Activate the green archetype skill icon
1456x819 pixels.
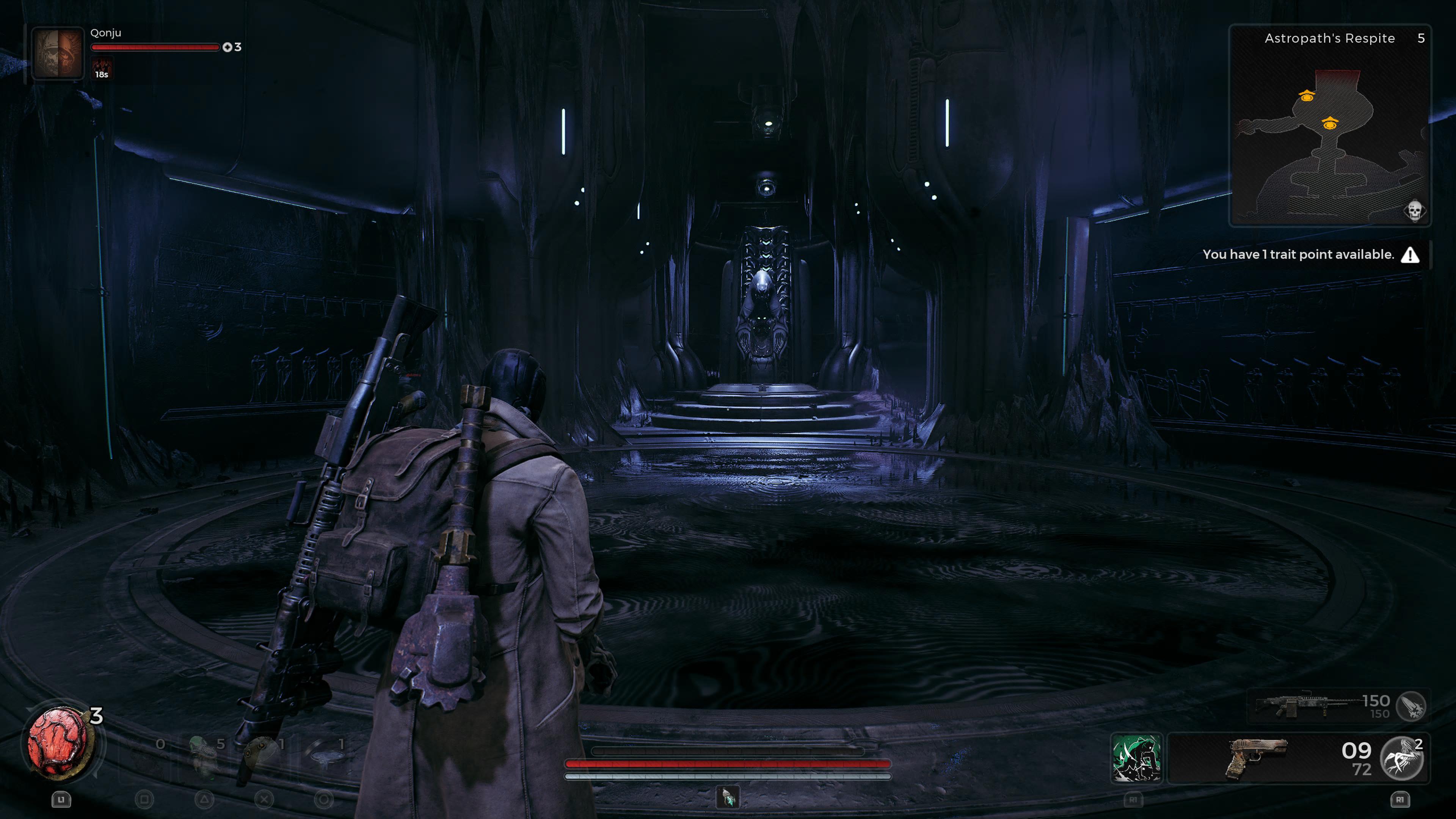[x=1136, y=758]
